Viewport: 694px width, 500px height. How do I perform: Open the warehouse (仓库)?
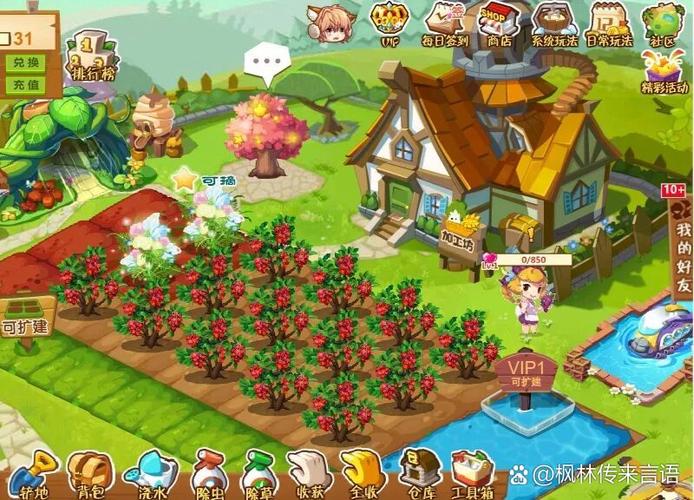pos(419,473)
